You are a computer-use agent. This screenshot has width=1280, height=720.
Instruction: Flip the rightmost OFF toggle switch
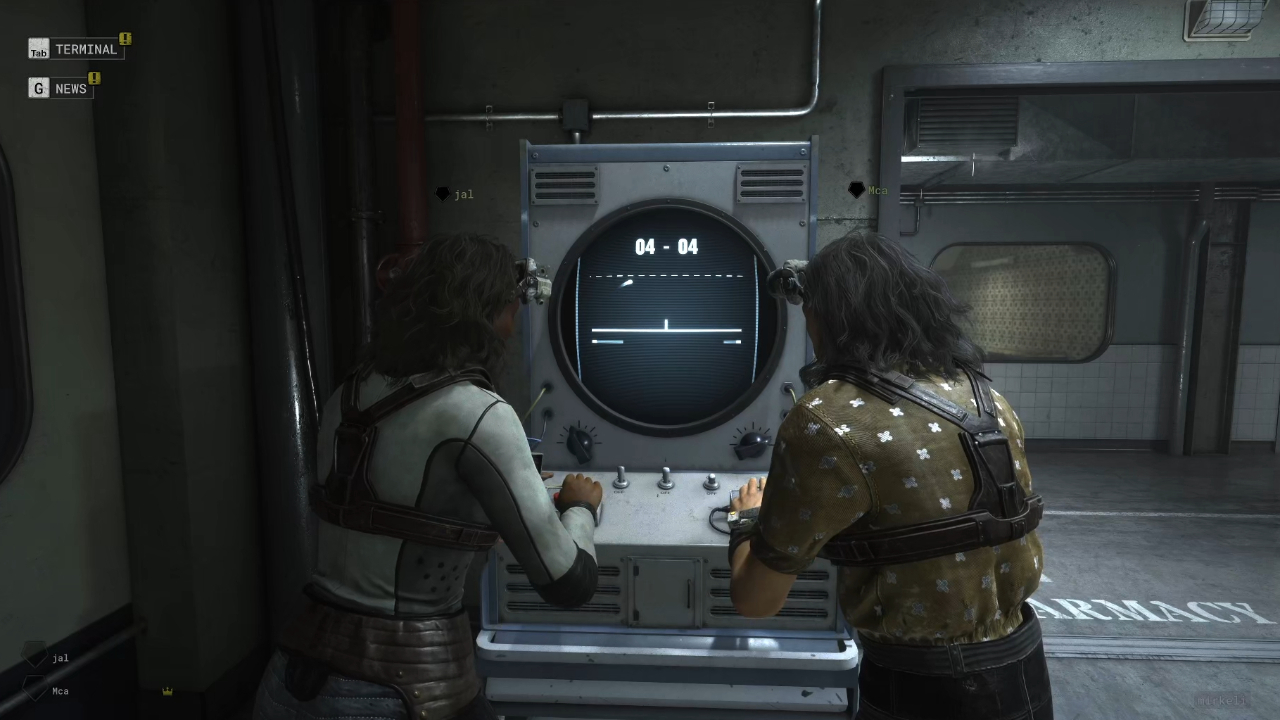tap(711, 482)
